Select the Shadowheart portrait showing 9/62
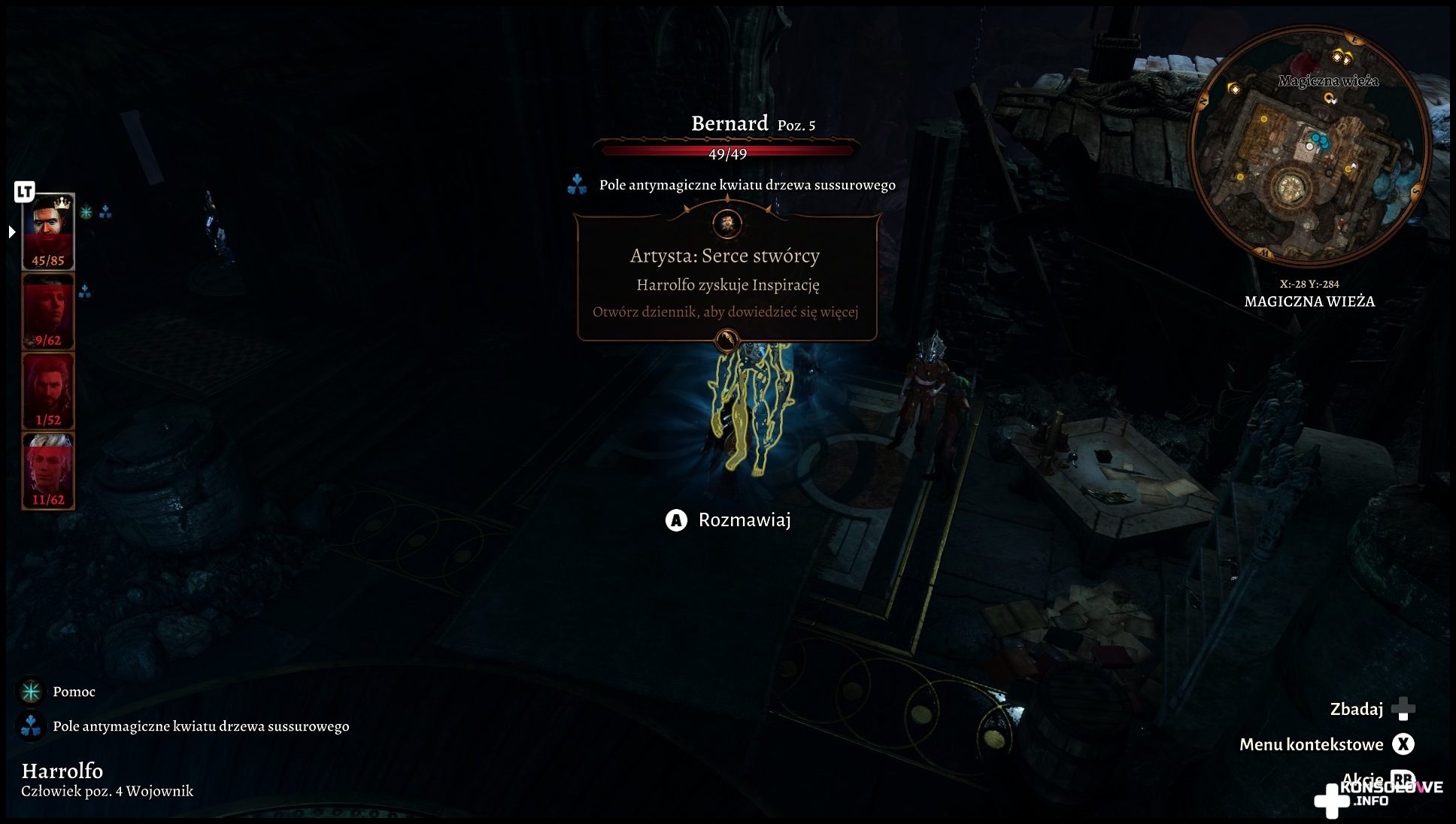The image size is (1456, 824). 48,311
